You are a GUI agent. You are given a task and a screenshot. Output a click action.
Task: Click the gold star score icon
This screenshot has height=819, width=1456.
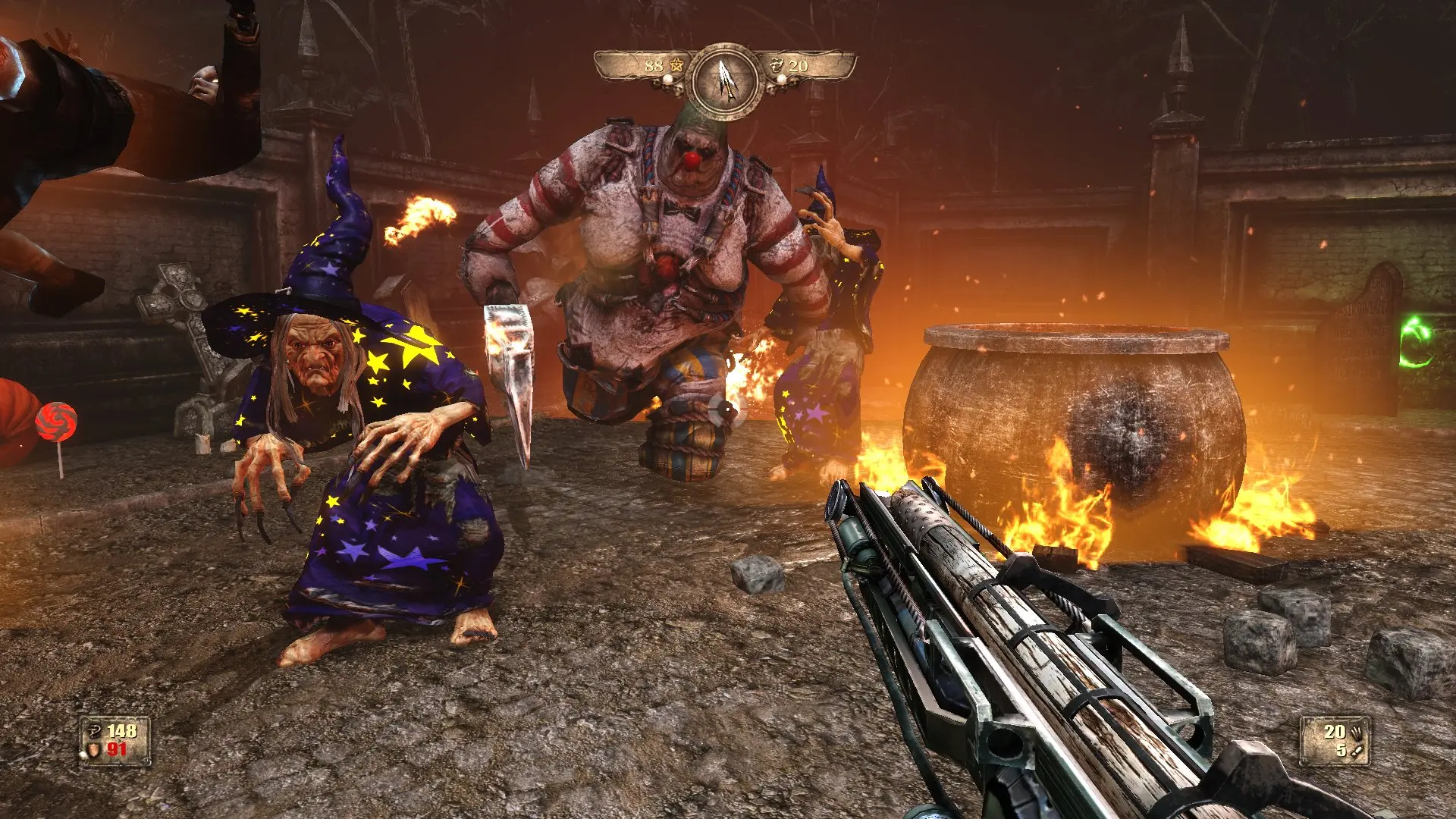(676, 64)
